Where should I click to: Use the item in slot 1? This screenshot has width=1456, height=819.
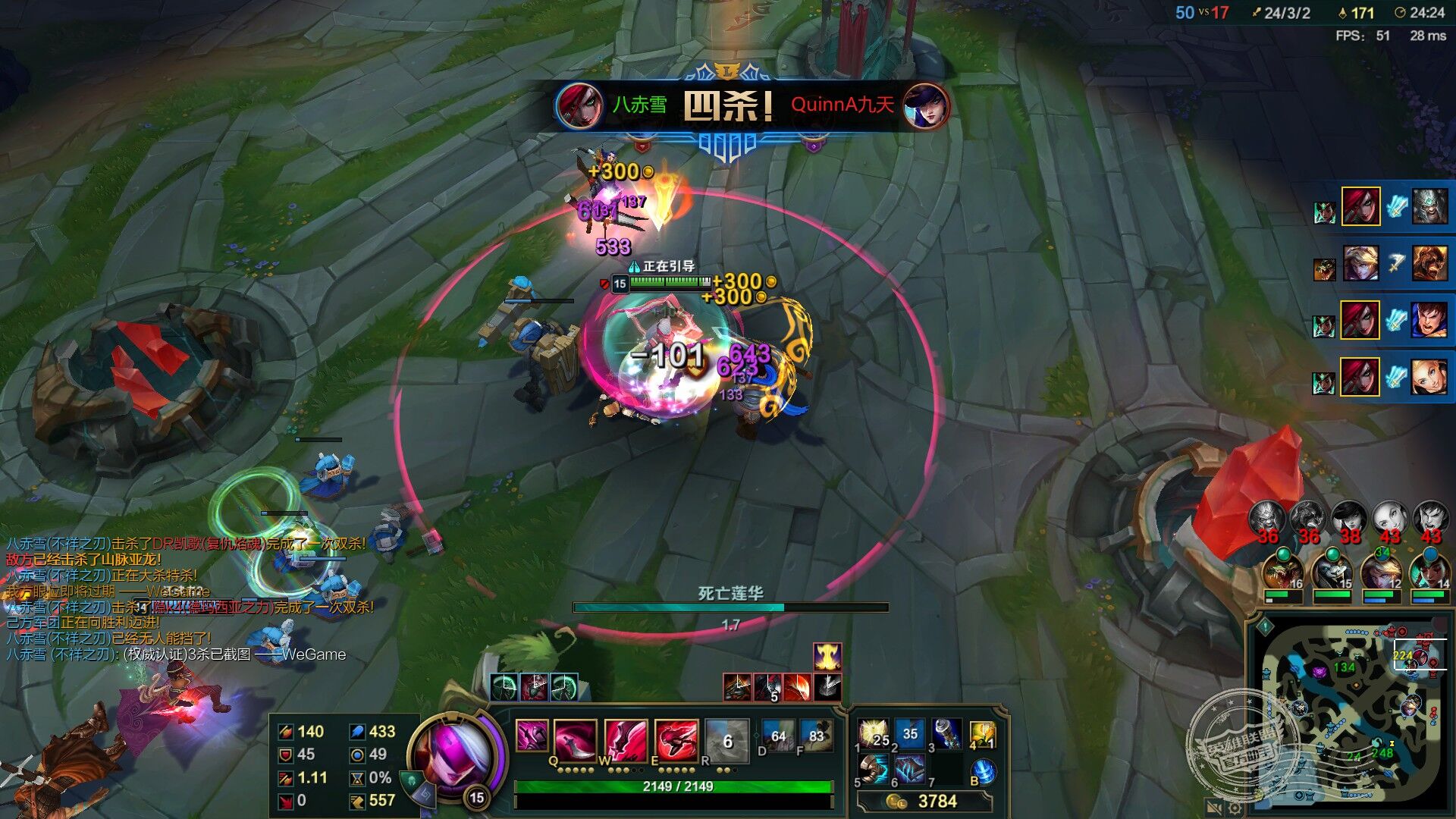[874, 734]
